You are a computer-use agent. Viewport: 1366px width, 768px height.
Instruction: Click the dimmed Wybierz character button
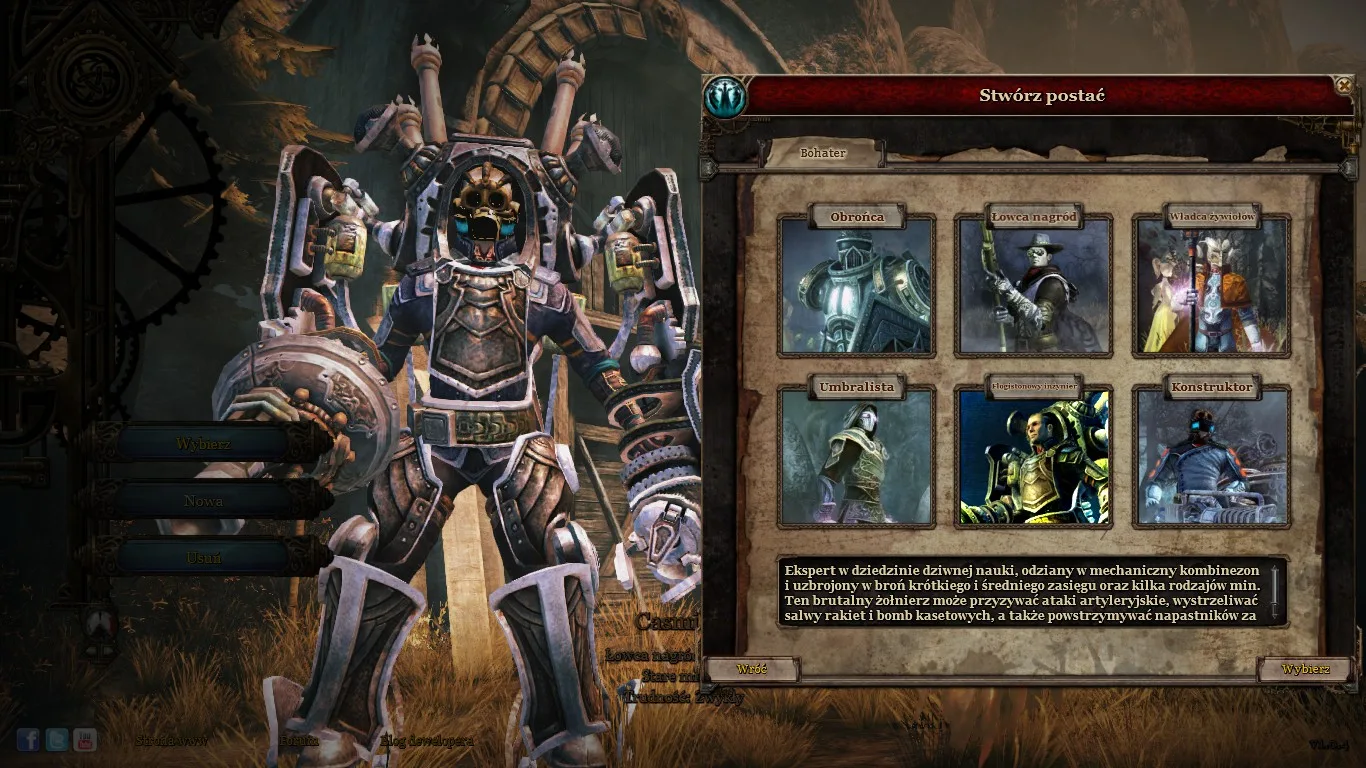click(x=204, y=443)
